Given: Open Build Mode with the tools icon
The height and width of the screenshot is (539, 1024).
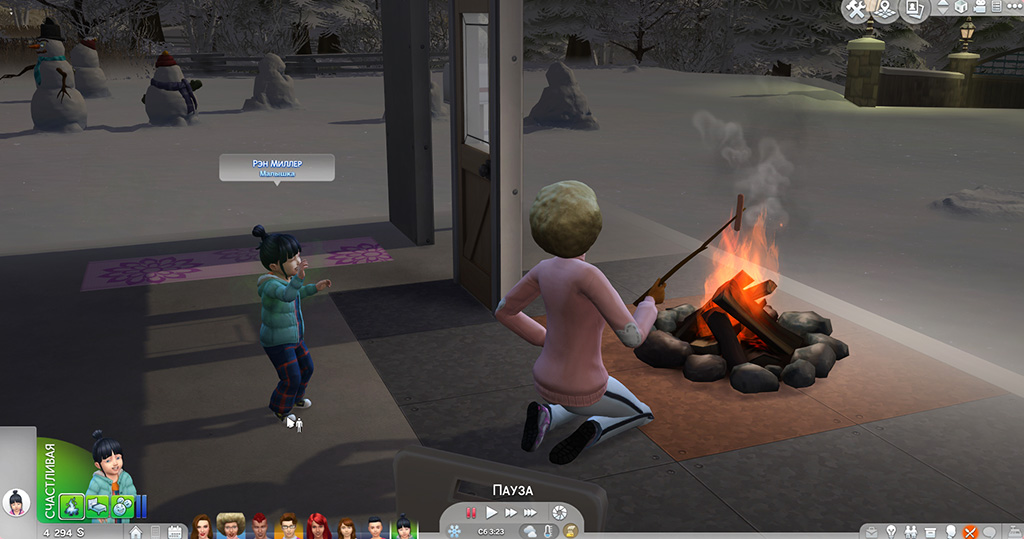Looking at the screenshot, I should point(856,10).
